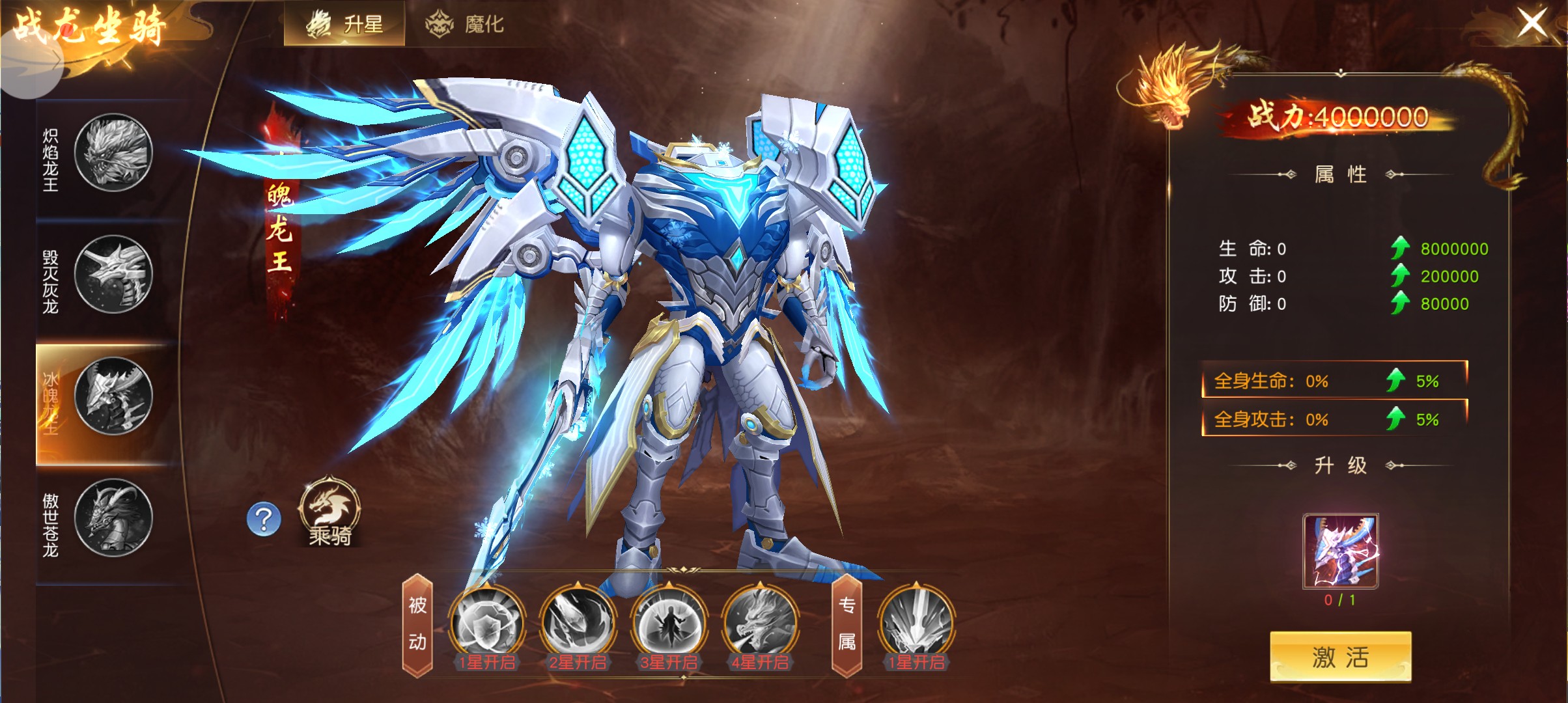Switch to the 升星 tab
The width and height of the screenshot is (1568, 703).
(x=344, y=24)
